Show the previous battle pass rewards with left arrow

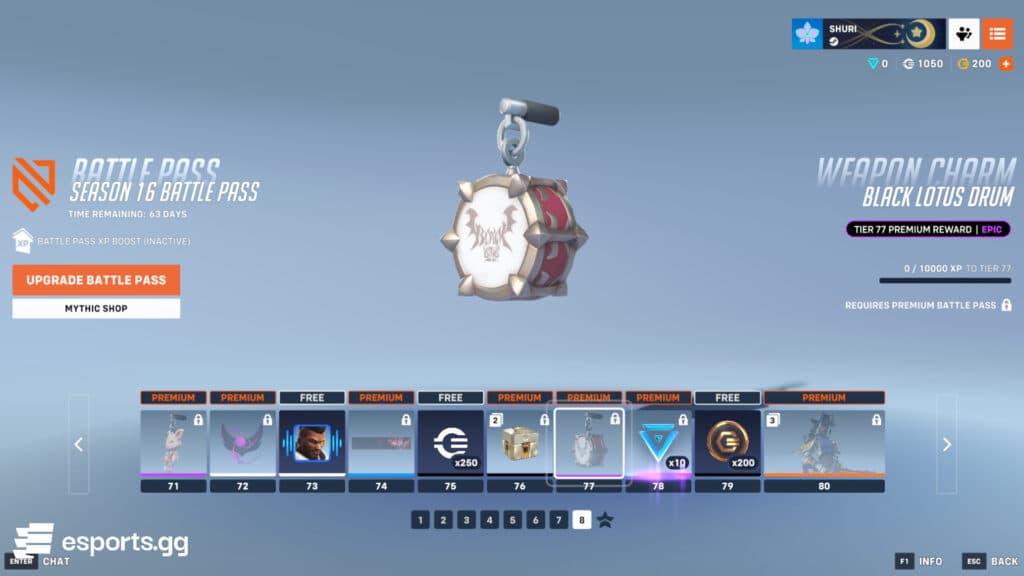(79, 444)
